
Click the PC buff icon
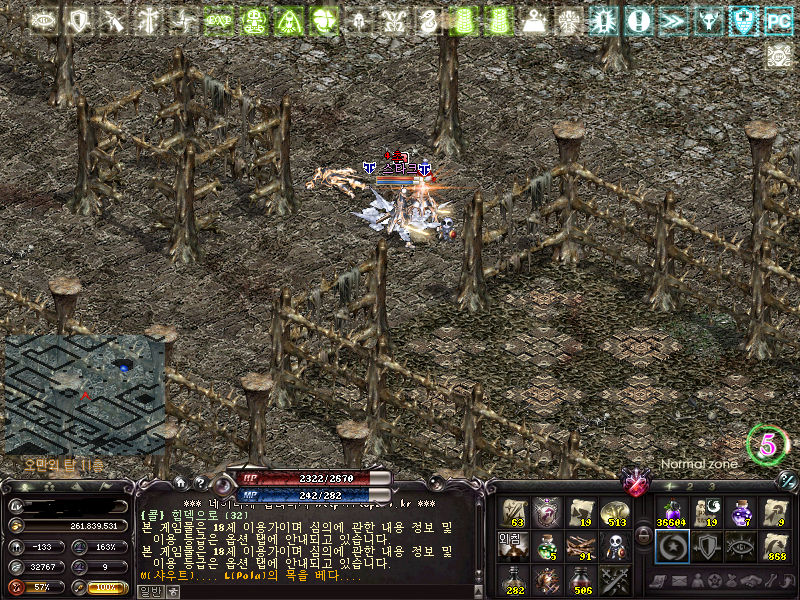coord(777,19)
